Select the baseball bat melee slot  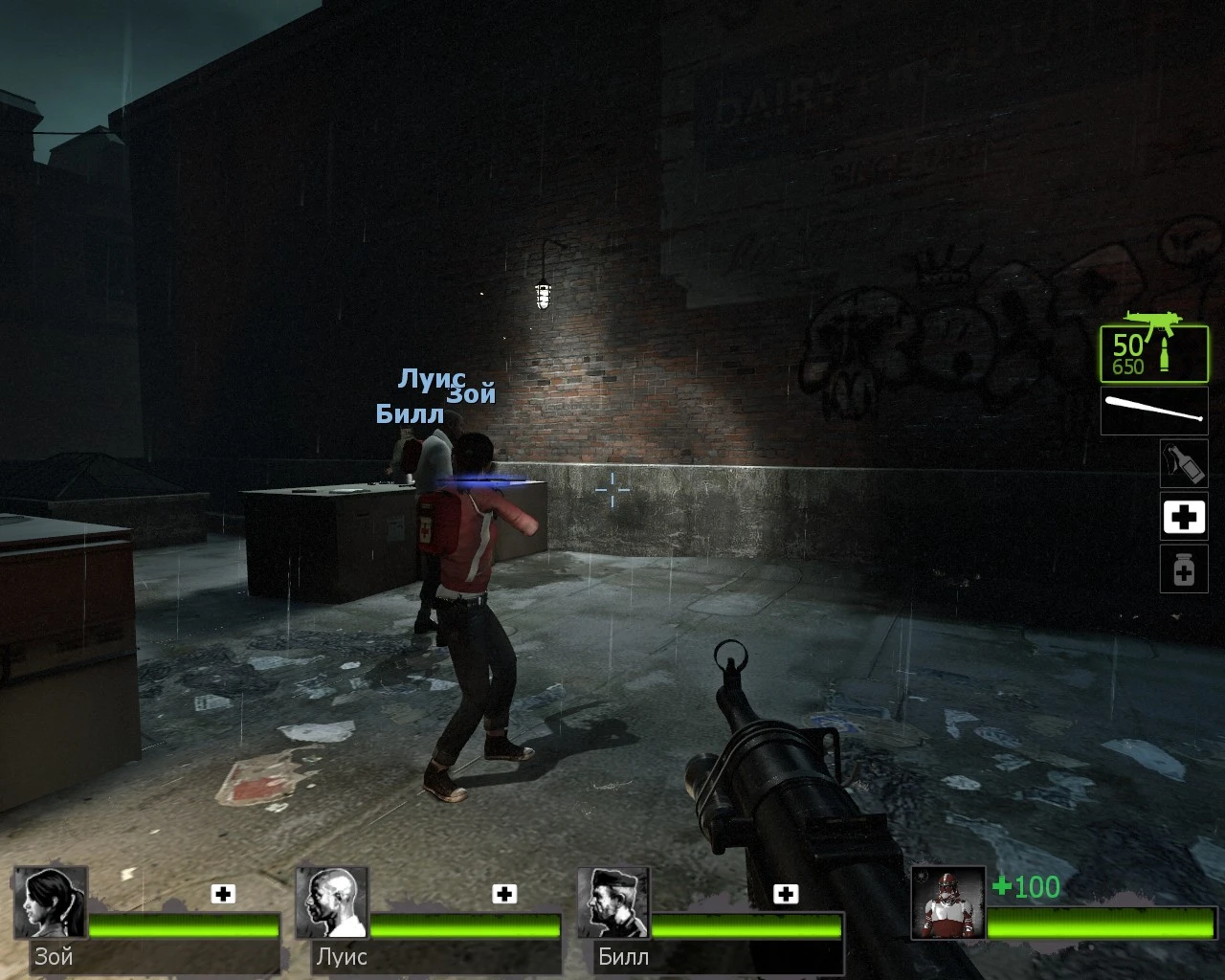tap(1153, 412)
